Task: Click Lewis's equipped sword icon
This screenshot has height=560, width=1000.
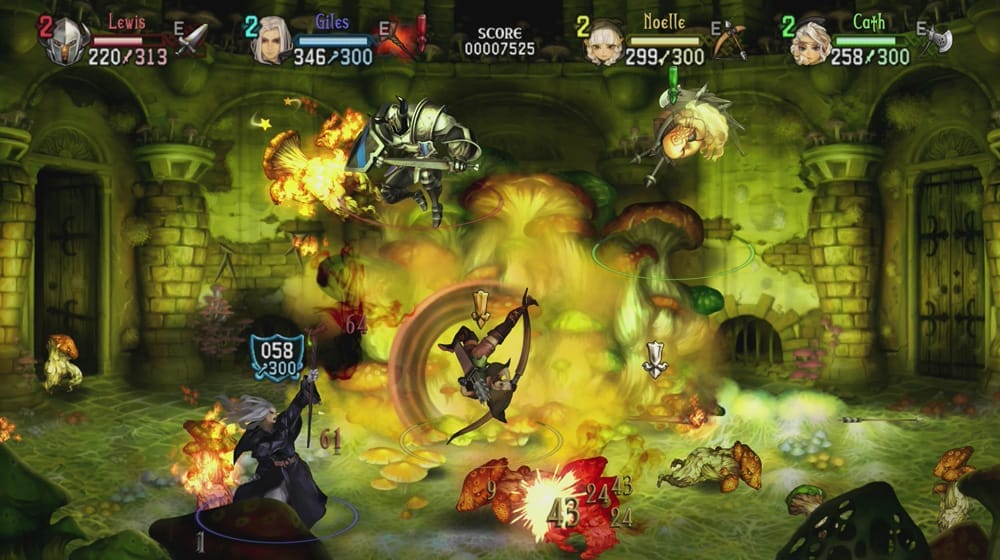Action: [x=191, y=38]
